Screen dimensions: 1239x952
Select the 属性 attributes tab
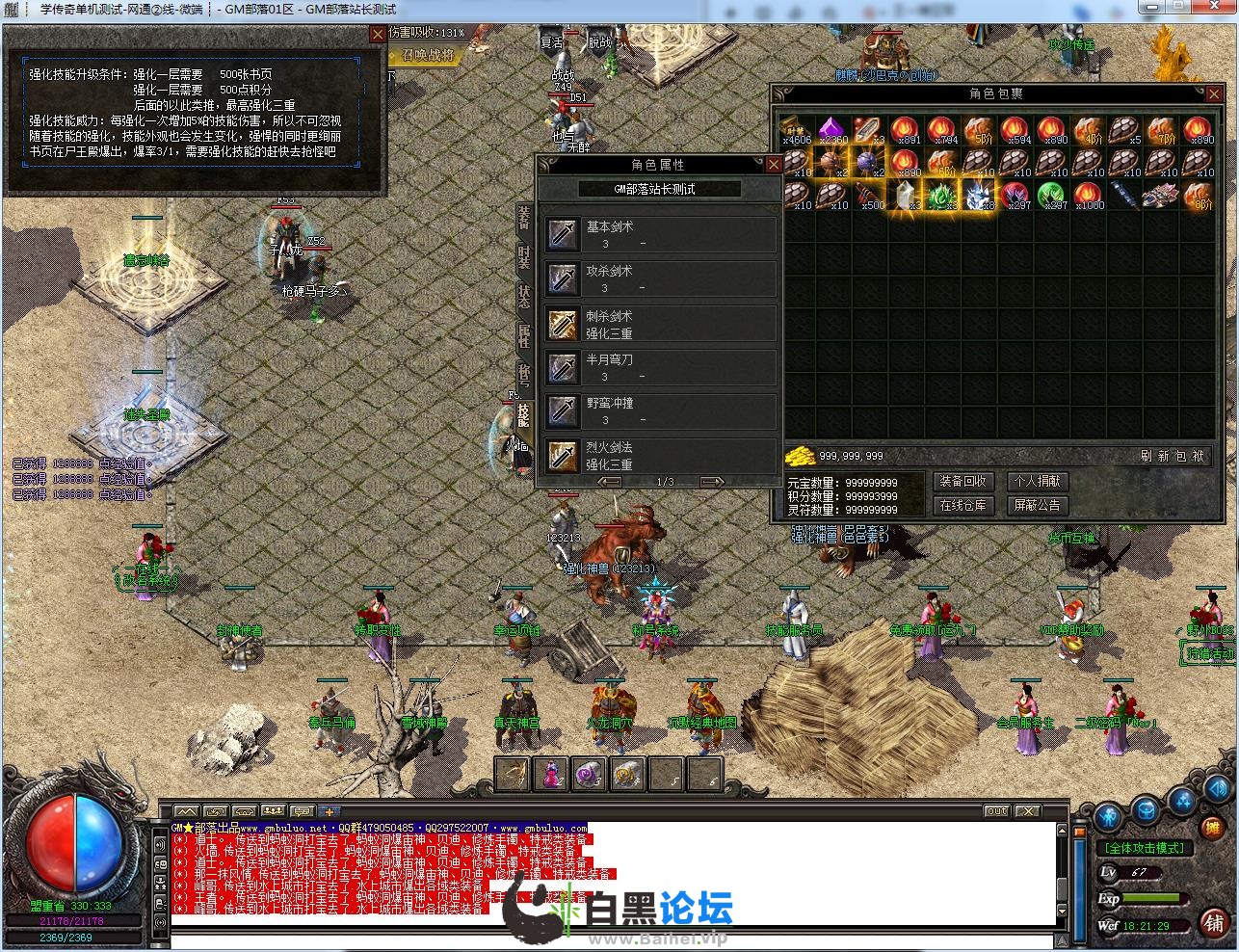524,335
